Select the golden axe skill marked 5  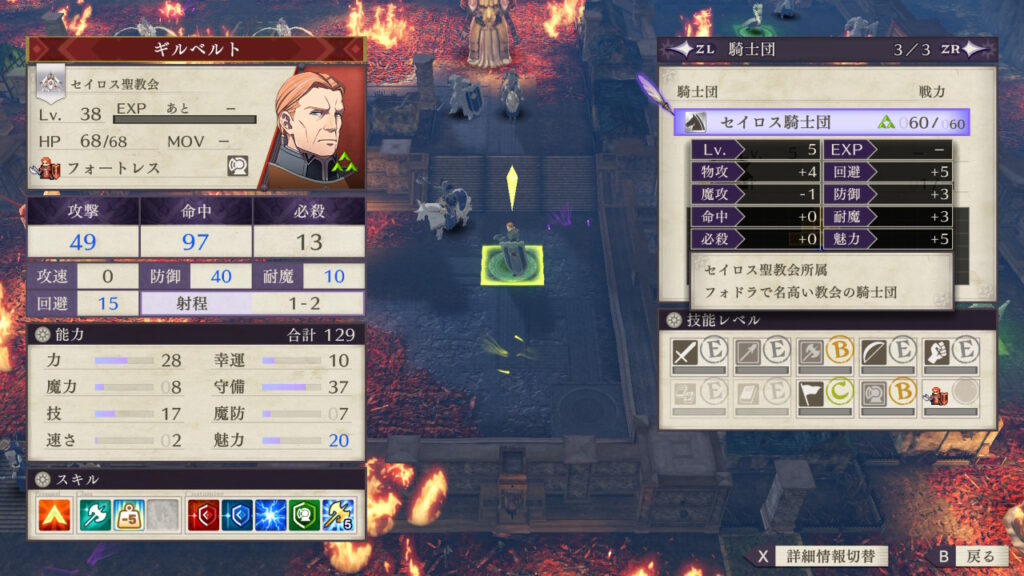click(x=337, y=515)
